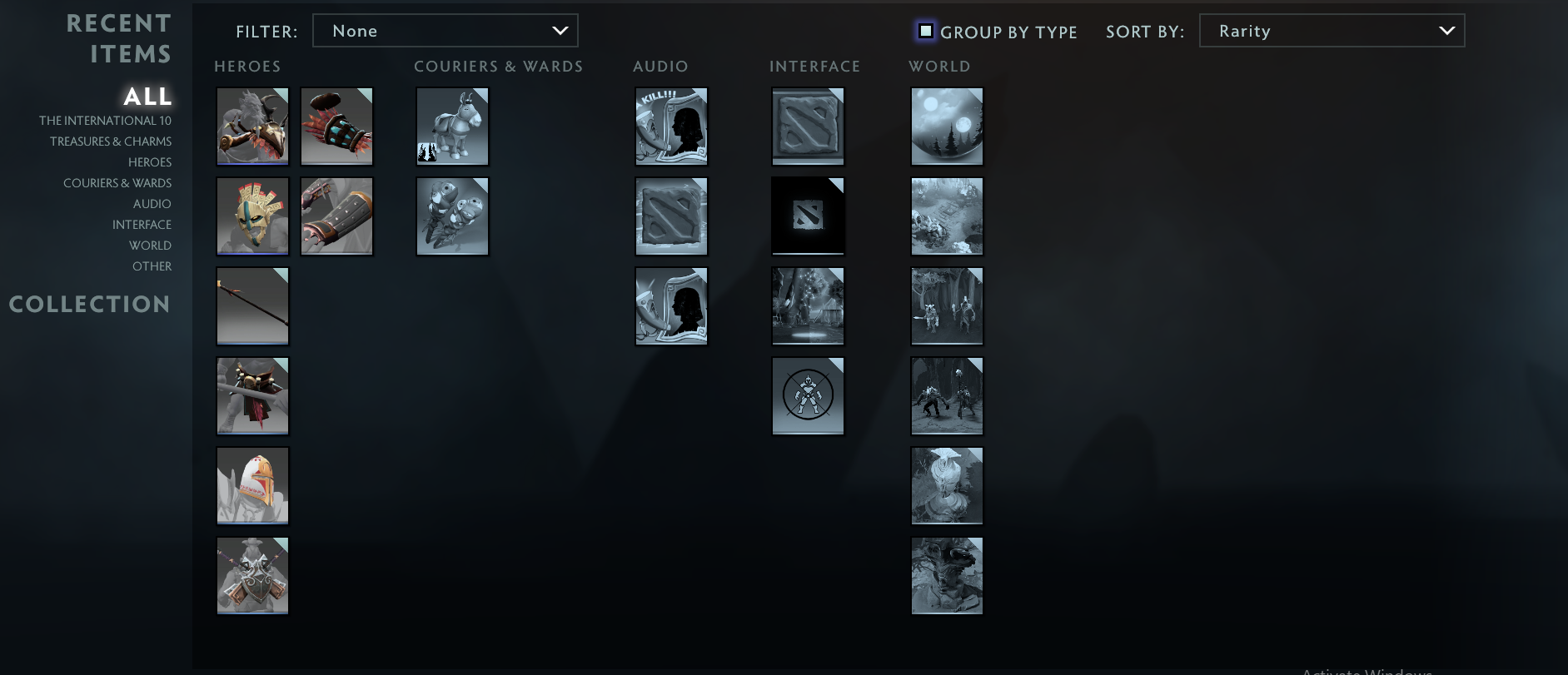This screenshot has height=675, width=1568.
Task: Select the moonlit night sky world item
Action: point(947,126)
